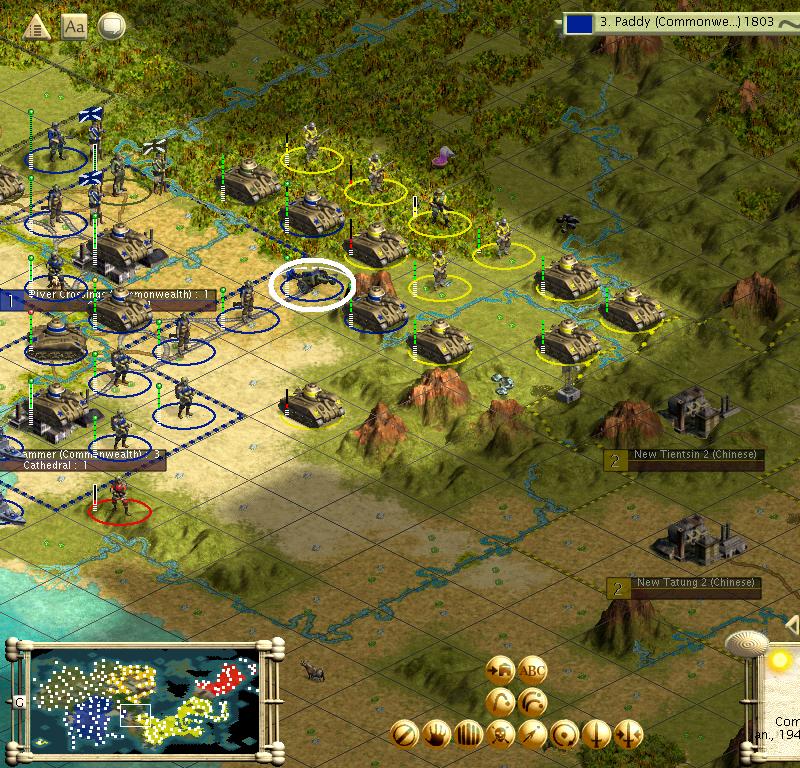This screenshot has height=768, width=800.
Task: Activate the disband unit circle-slash button
Action: pos(404,734)
